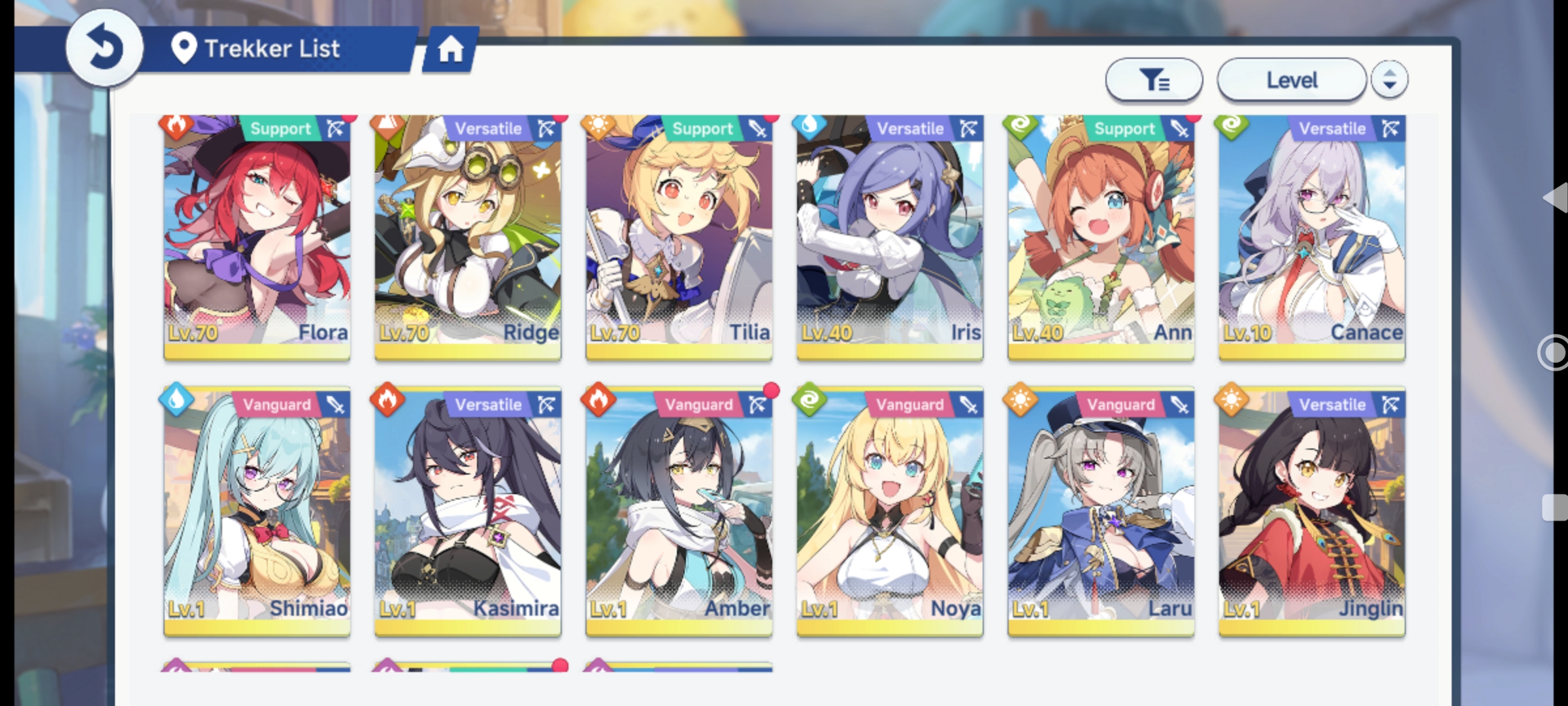The width and height of the screenshot is (1568, 706).
Task: Toggle the sort order arrows
Action: [1389, 80]
